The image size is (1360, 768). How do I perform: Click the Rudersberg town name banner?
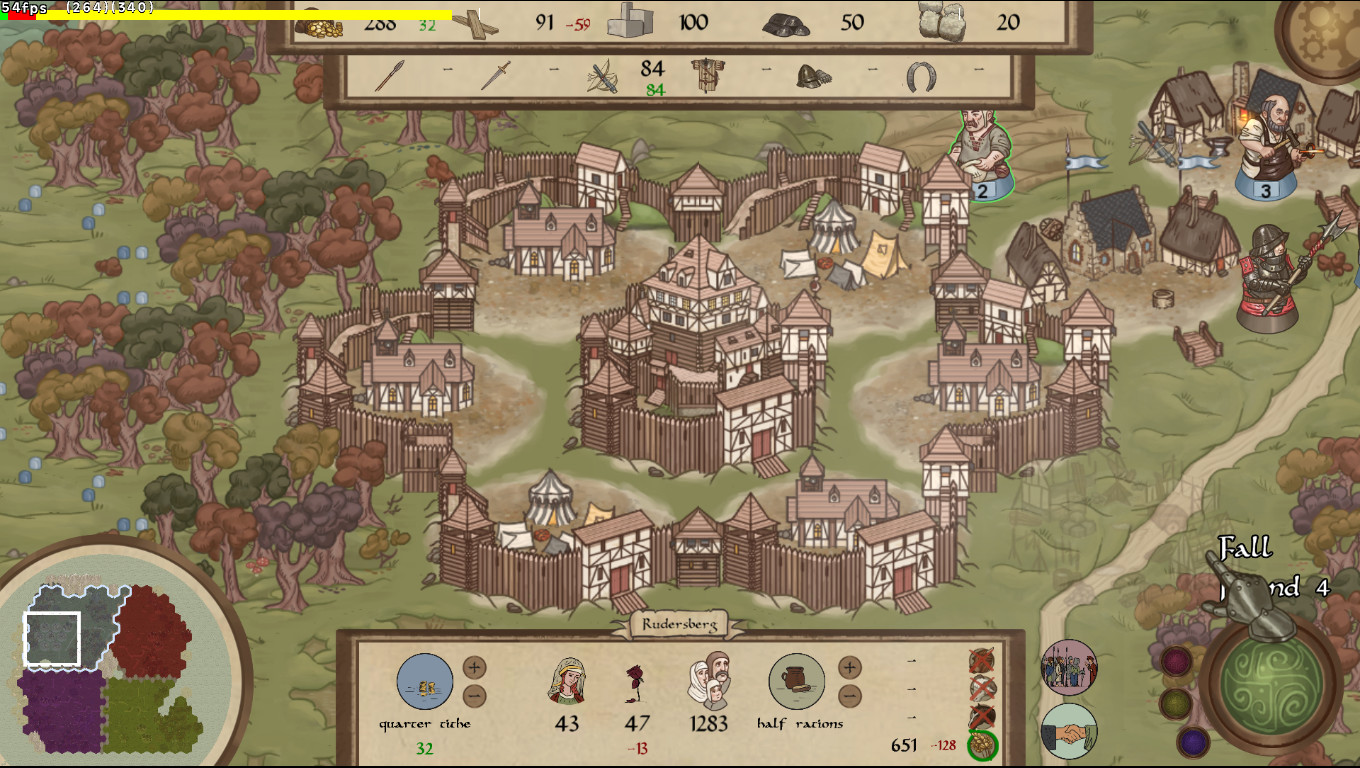(680, 625)
